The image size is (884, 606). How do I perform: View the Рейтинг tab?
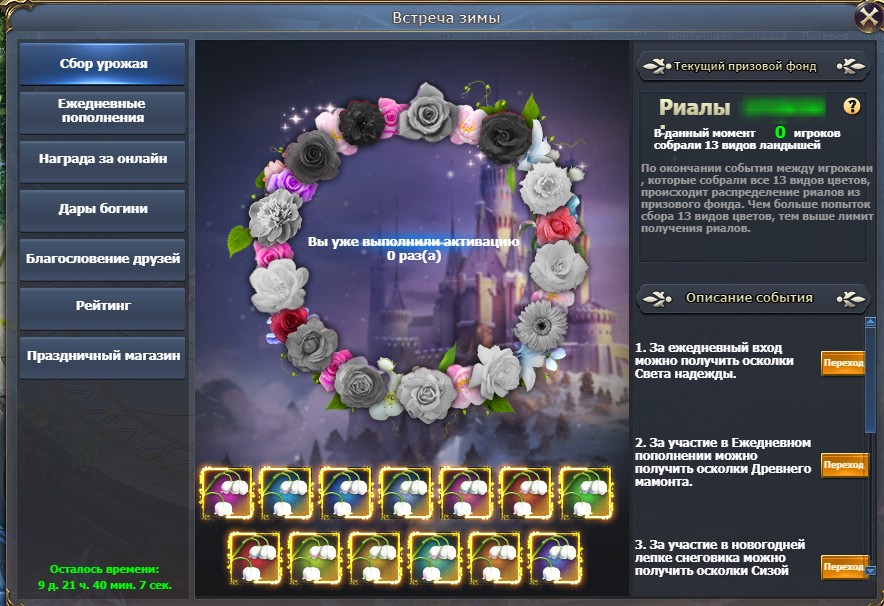(103, 306)
